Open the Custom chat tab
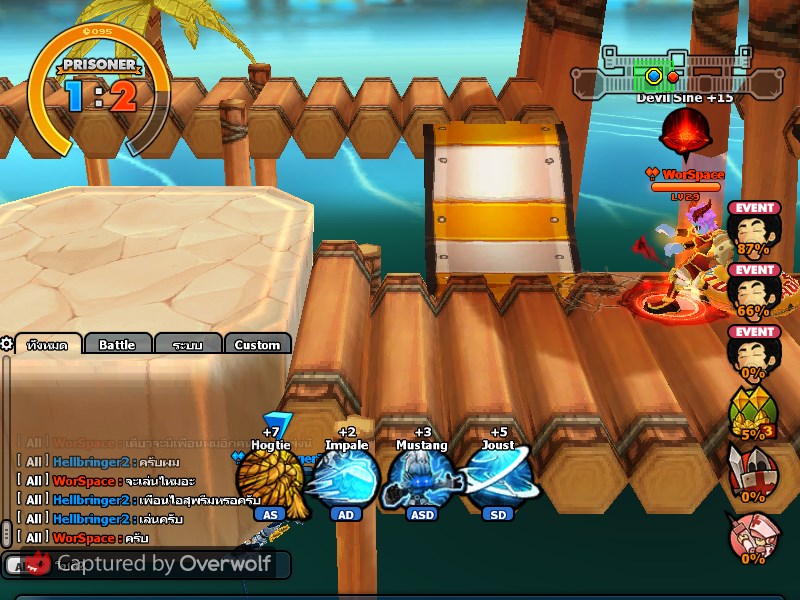This screenshot has width=800, height=600. pyautogui.click(x=257, y=344)
